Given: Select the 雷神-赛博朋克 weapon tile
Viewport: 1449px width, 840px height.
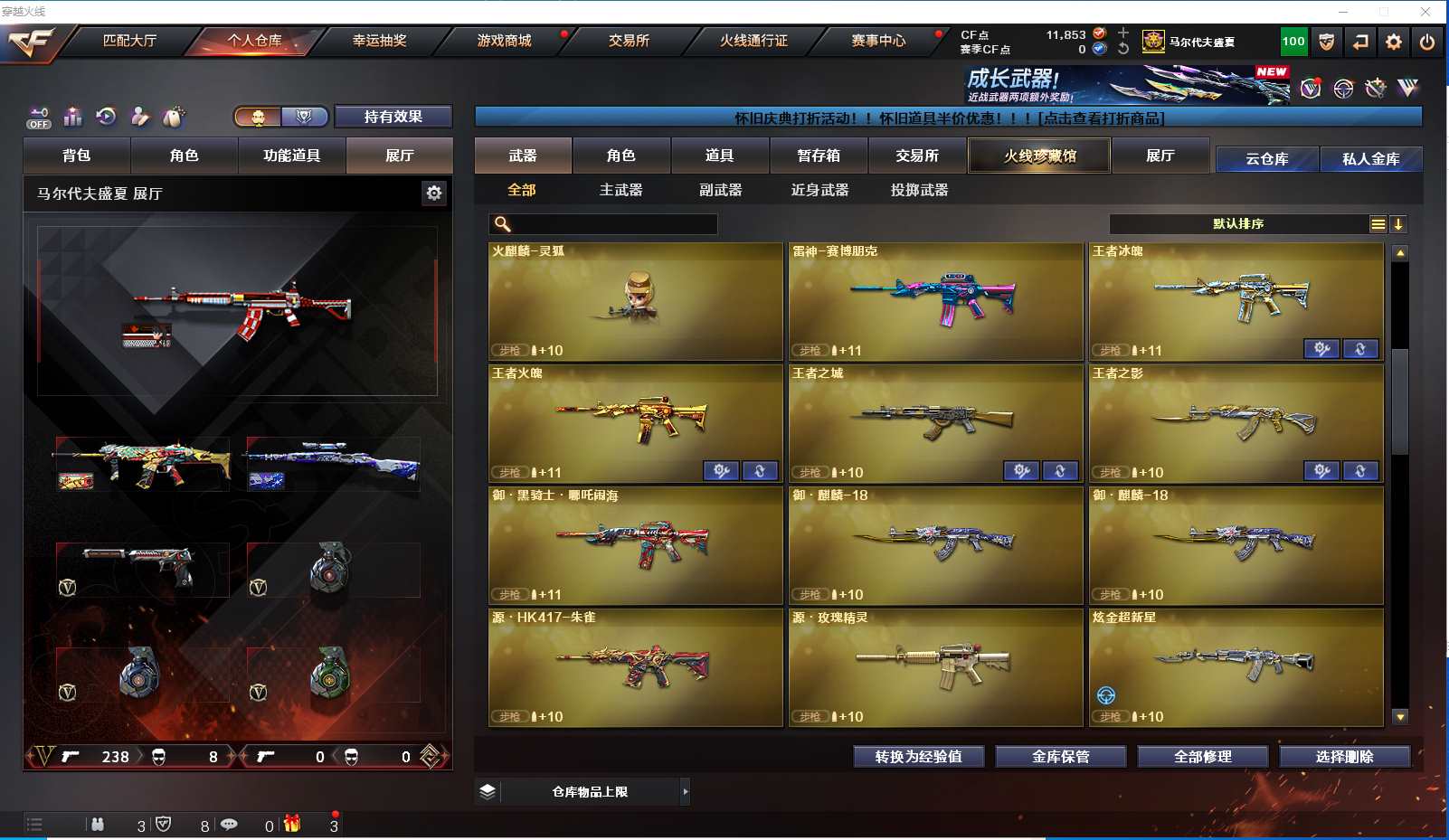Looking at the screenshot, I should pyautogui.click(x=935, y=301).
